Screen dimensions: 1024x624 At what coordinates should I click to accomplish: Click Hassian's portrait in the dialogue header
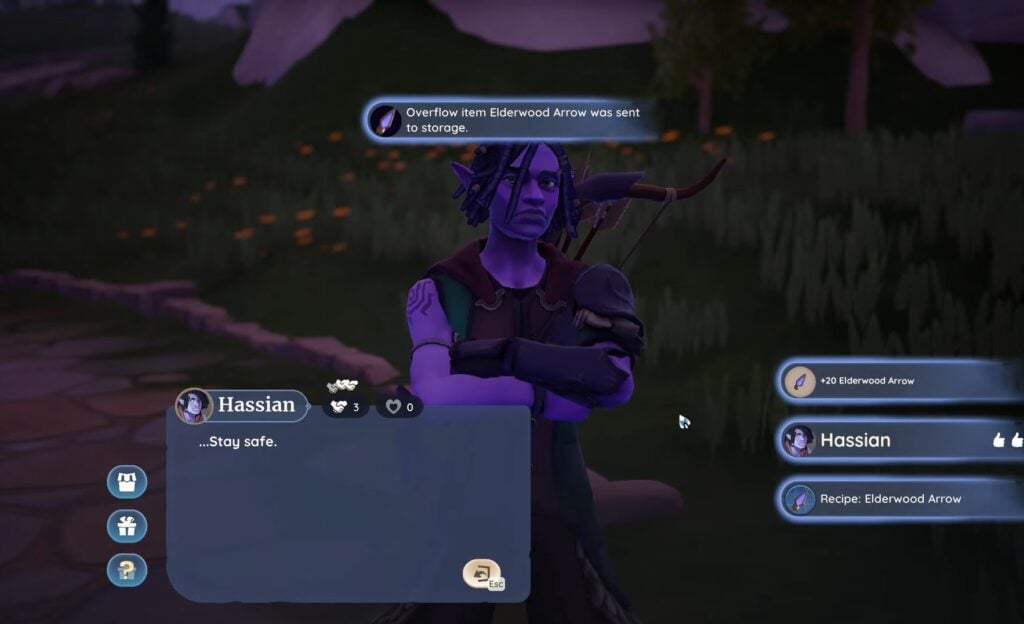pyautogui.click(x=194, y=405)
